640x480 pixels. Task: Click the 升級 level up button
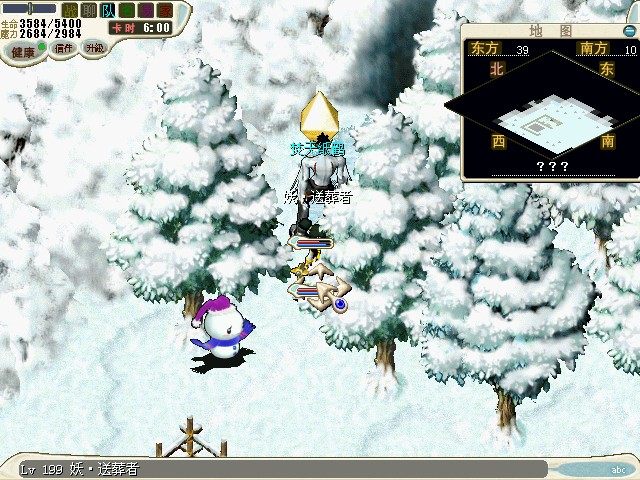94,48
